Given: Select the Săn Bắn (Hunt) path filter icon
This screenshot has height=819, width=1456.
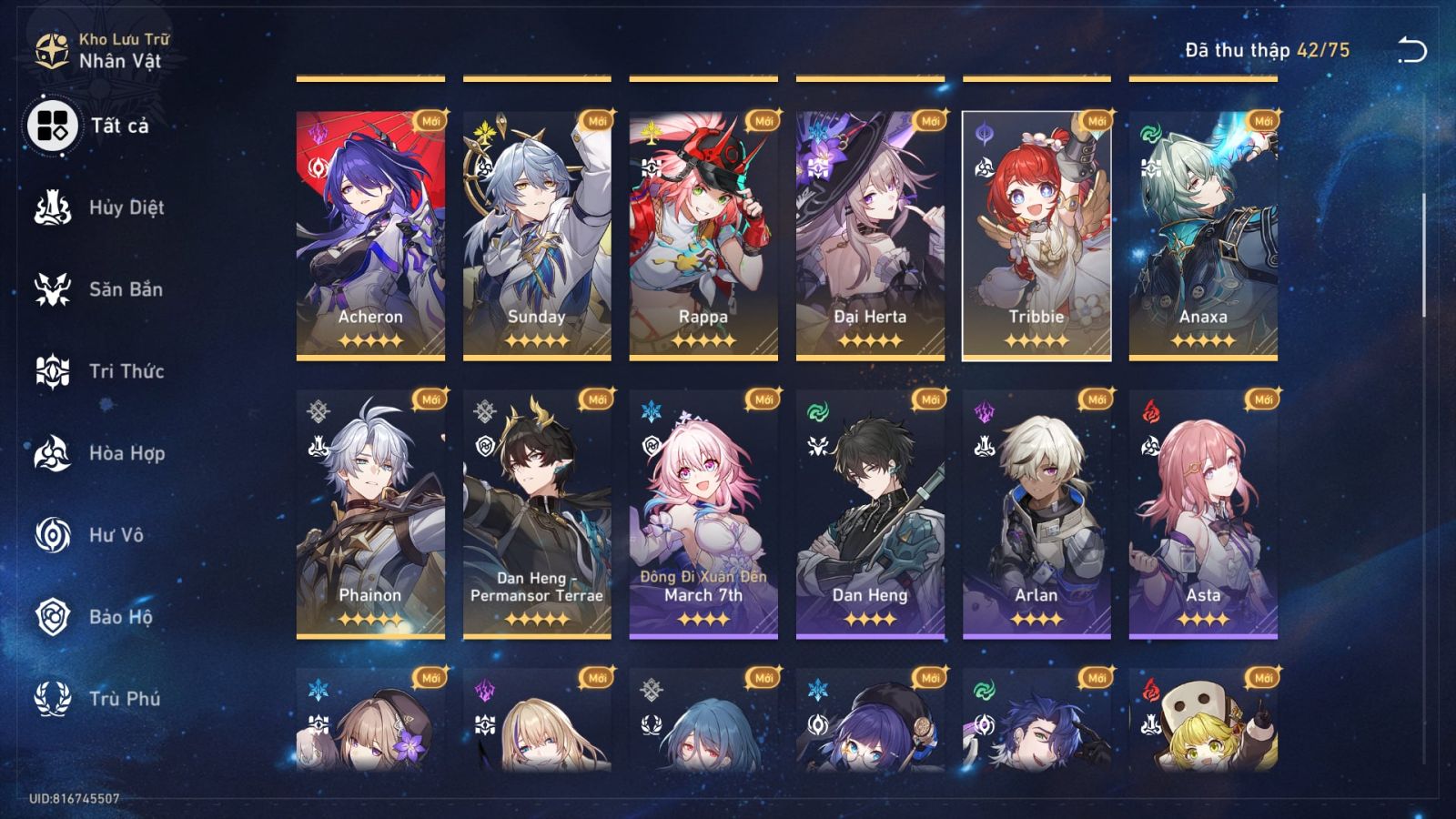Looking at the screenshot, I should (x=52, y=289).
